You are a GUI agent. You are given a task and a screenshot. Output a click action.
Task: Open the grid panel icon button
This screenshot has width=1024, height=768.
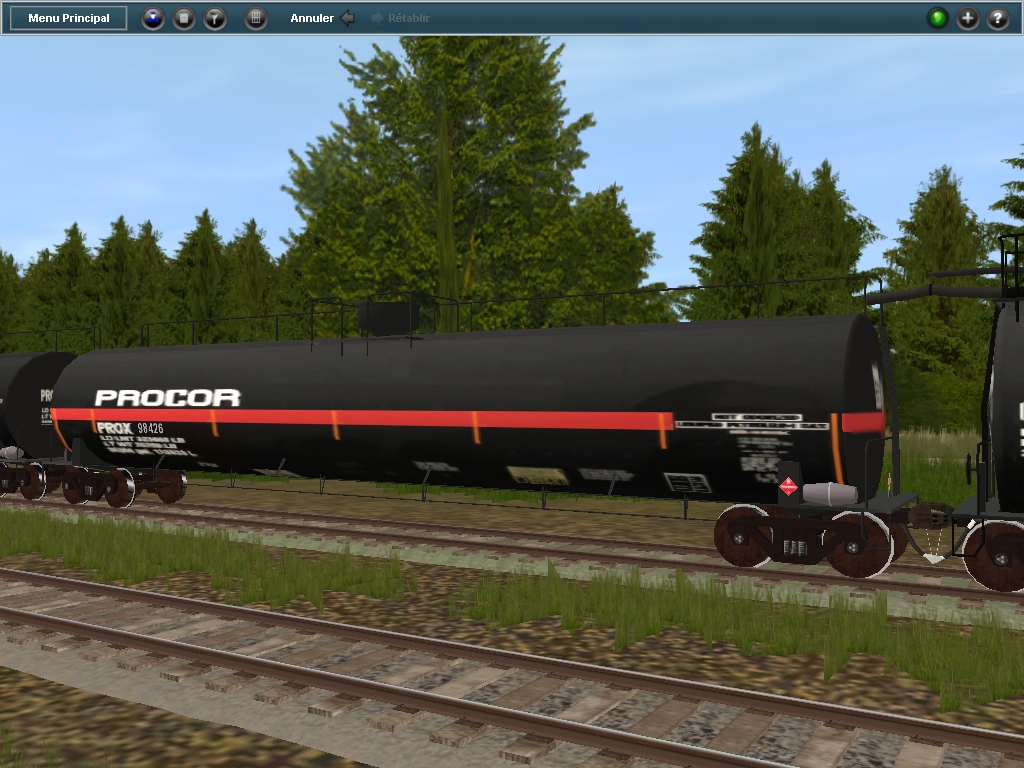pos(256,18)
